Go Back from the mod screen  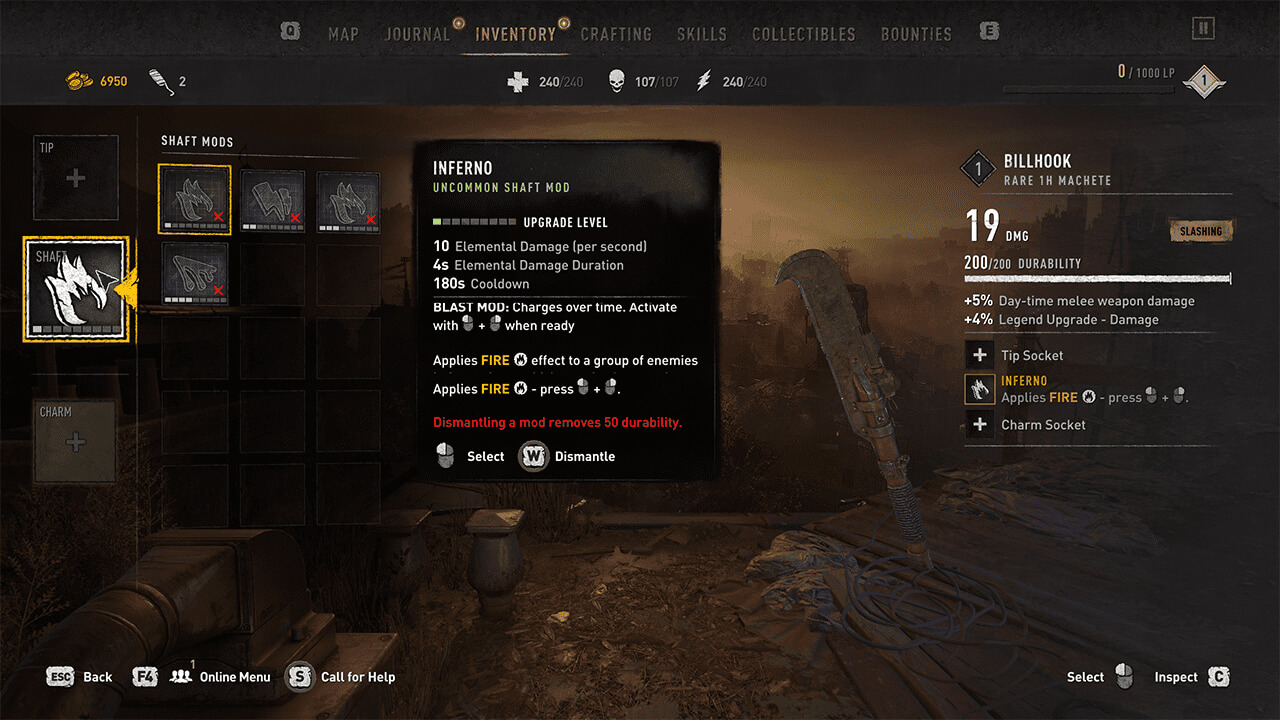97,677
